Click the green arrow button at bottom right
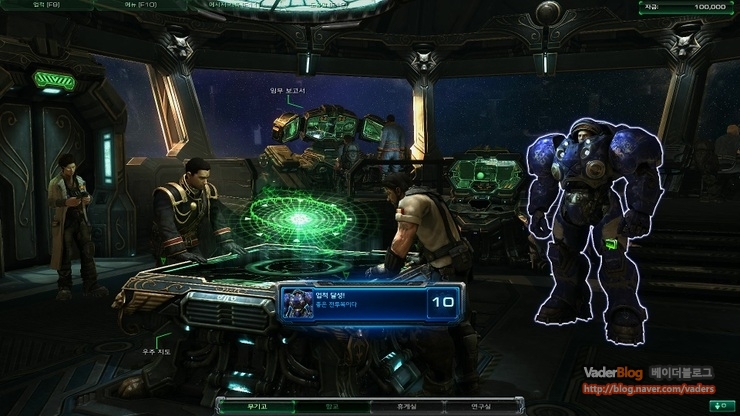 click(x=718, y=406)
